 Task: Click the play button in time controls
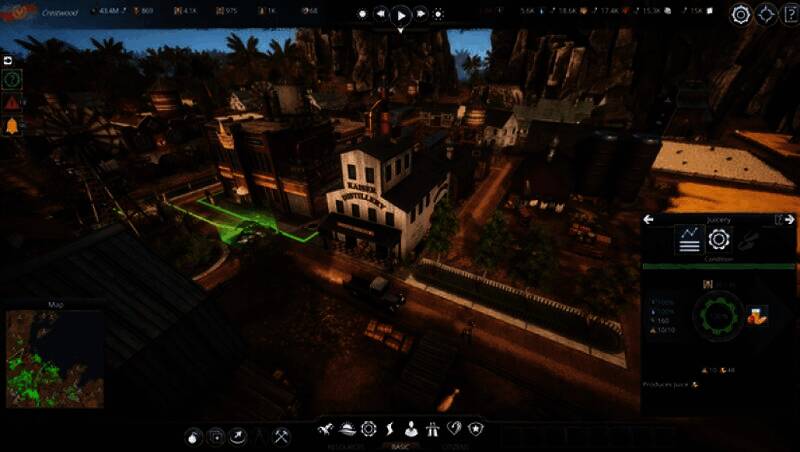tap(400, 15)
